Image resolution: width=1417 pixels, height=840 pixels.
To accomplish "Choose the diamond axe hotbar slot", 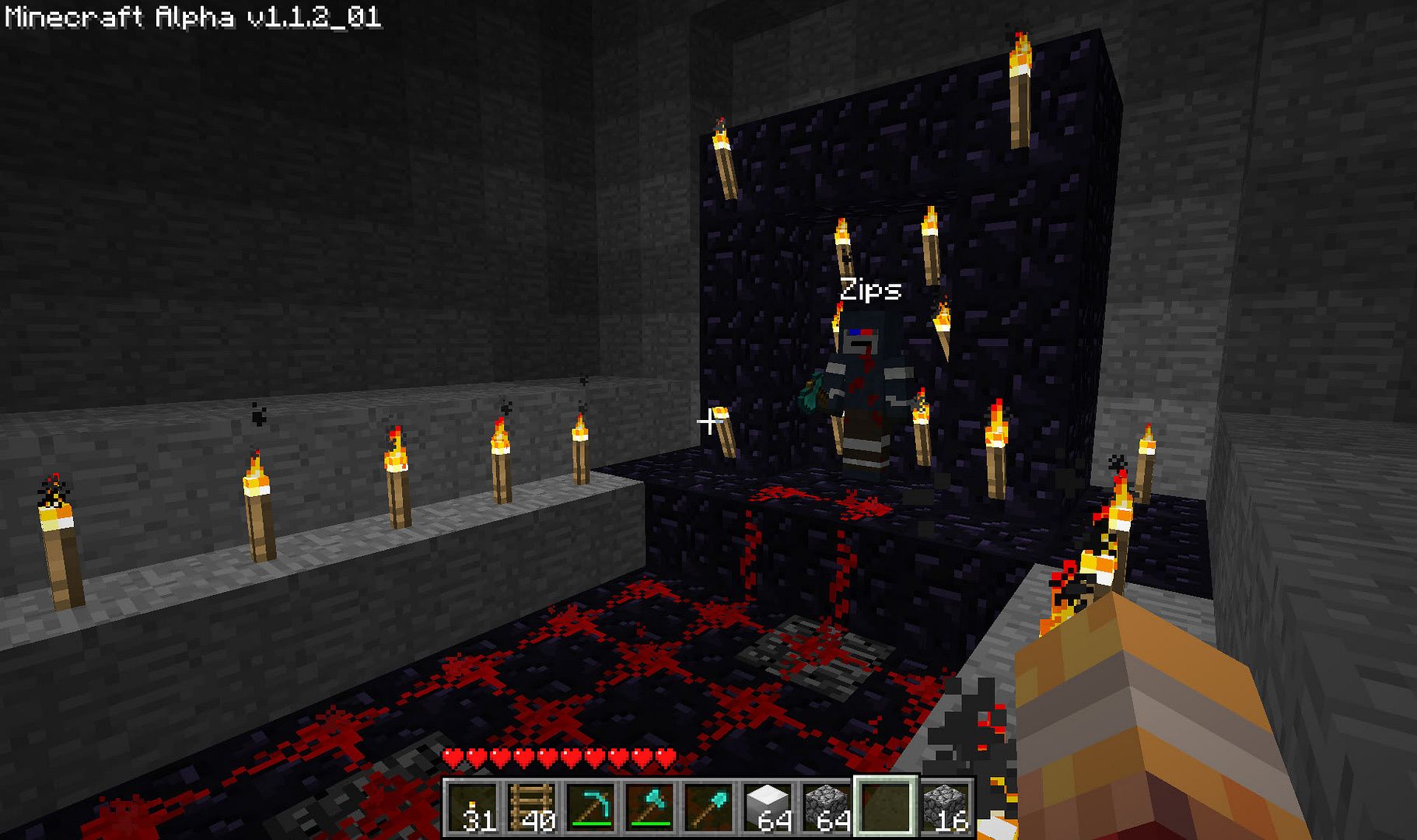I will 650,807.
